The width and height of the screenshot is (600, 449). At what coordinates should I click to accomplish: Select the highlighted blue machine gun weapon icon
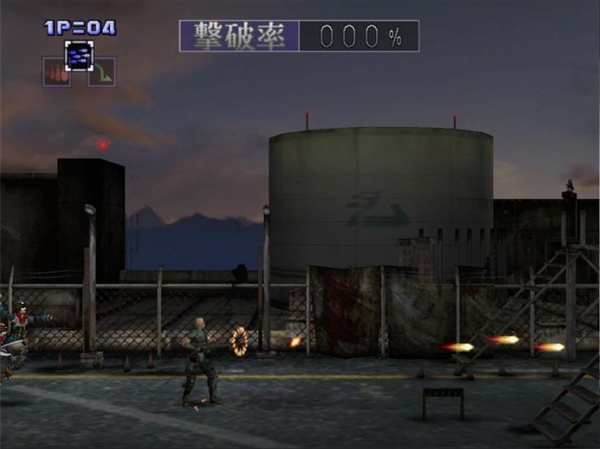coord(79,55)
